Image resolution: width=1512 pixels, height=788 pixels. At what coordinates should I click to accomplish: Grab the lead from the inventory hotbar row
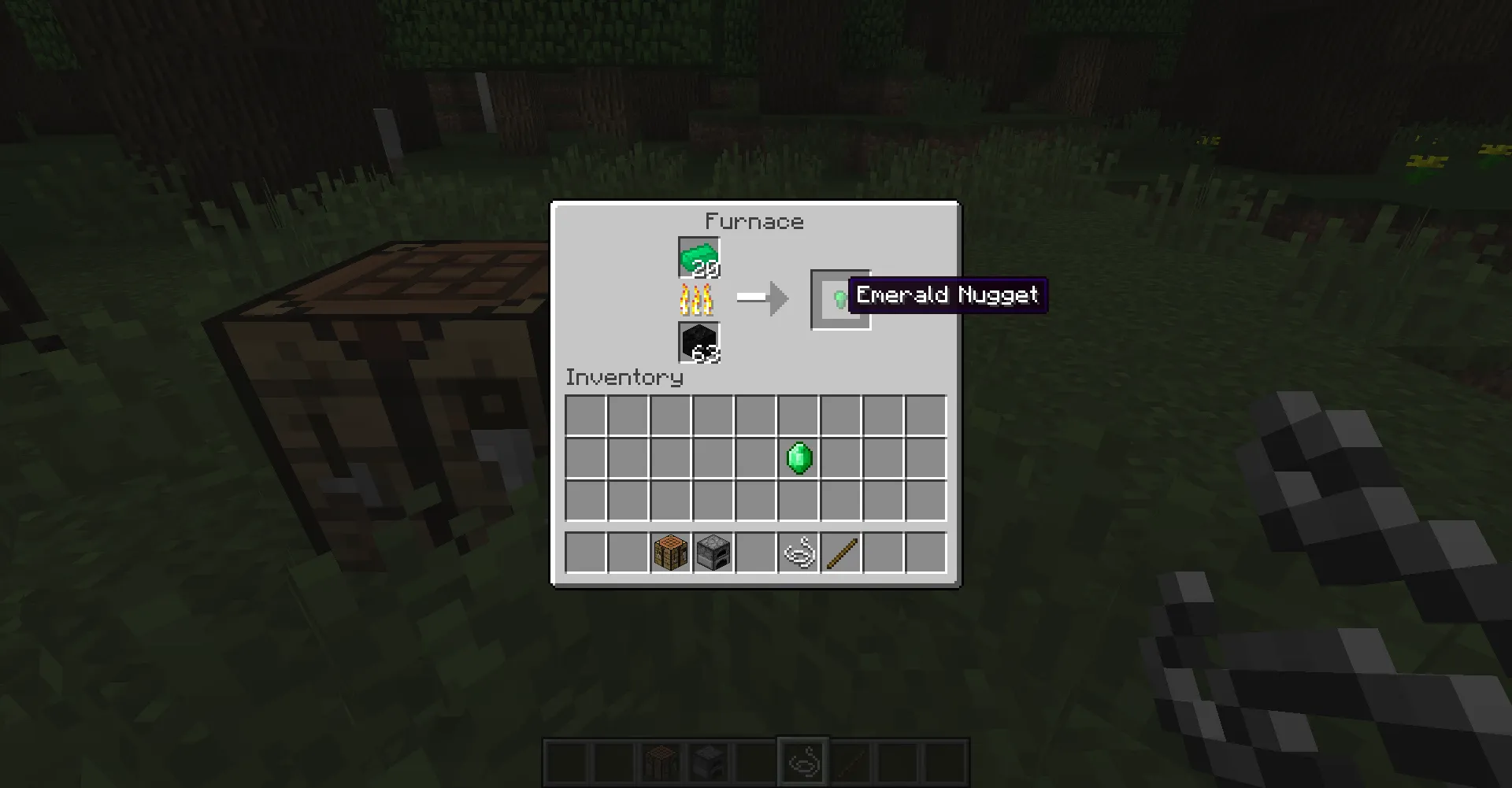(x=799, y=552)
